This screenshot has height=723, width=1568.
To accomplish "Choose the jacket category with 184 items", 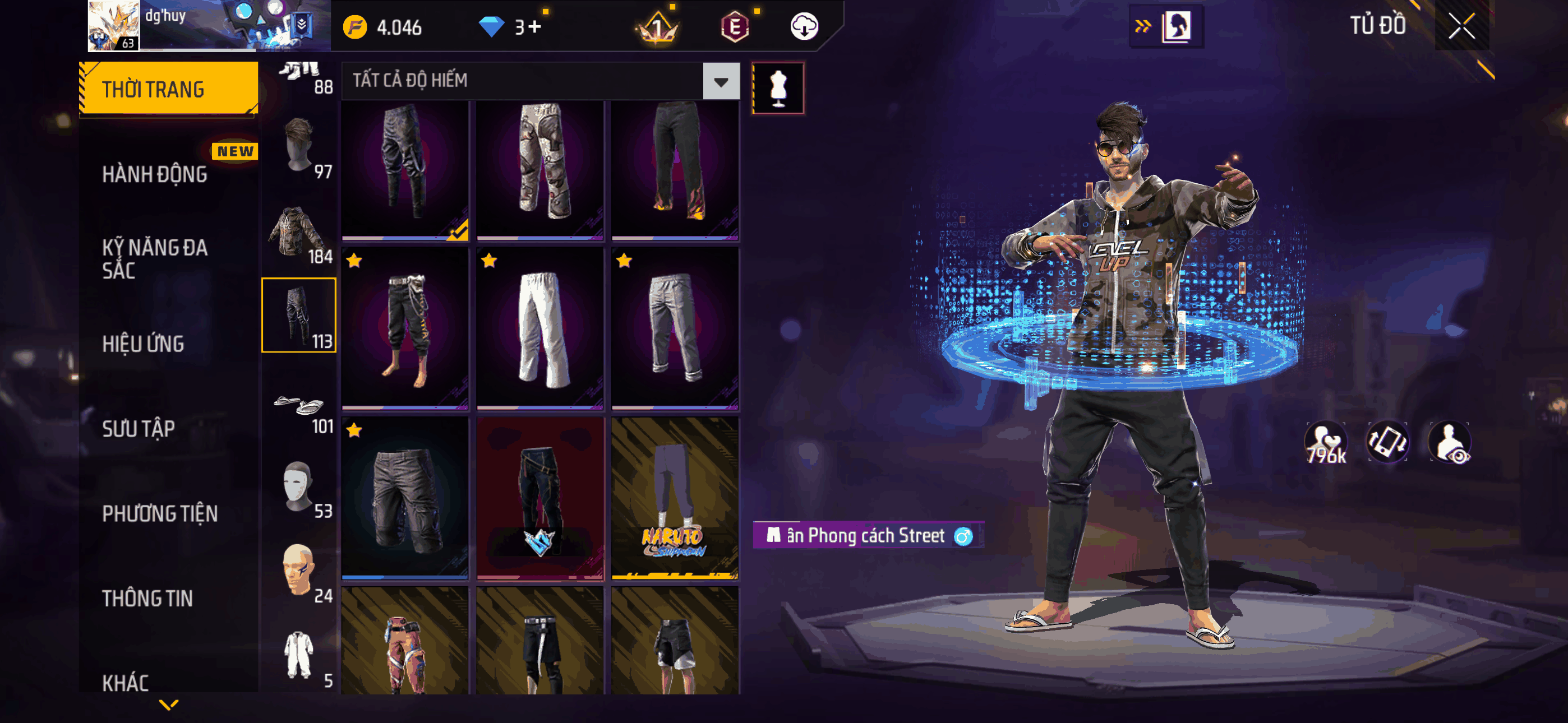I will (x=299, y=233).
